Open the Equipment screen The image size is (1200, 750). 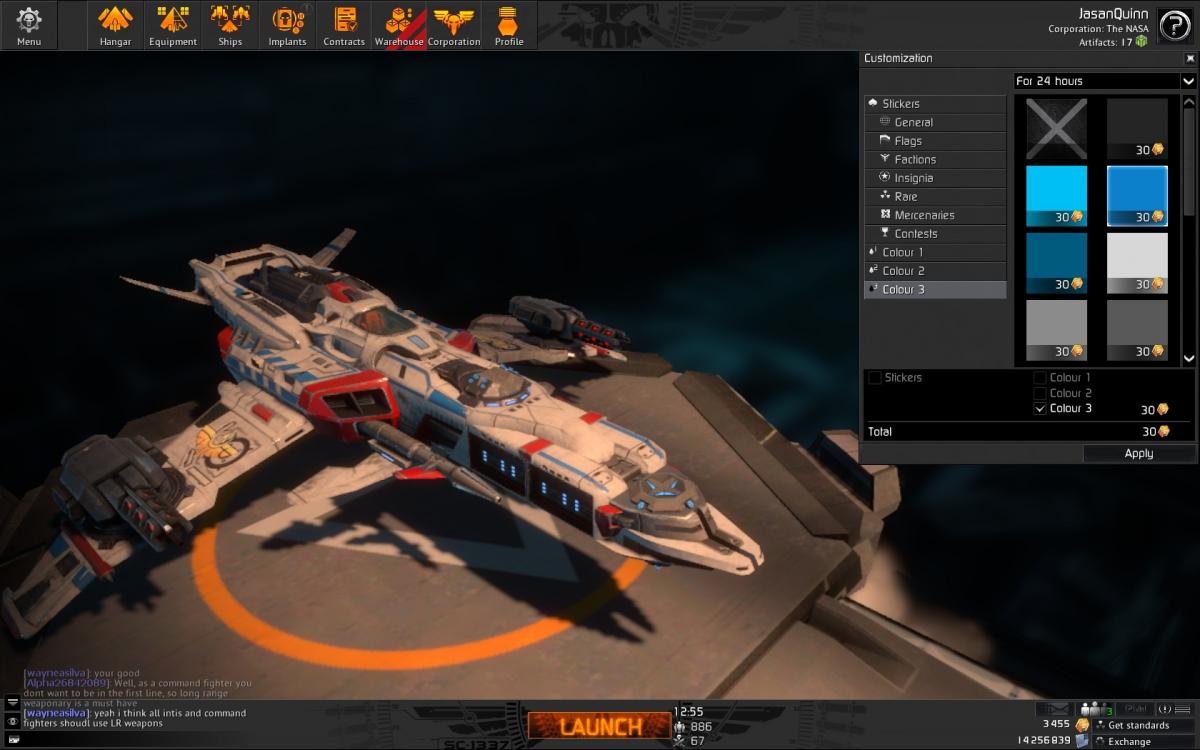click(173, 25)
